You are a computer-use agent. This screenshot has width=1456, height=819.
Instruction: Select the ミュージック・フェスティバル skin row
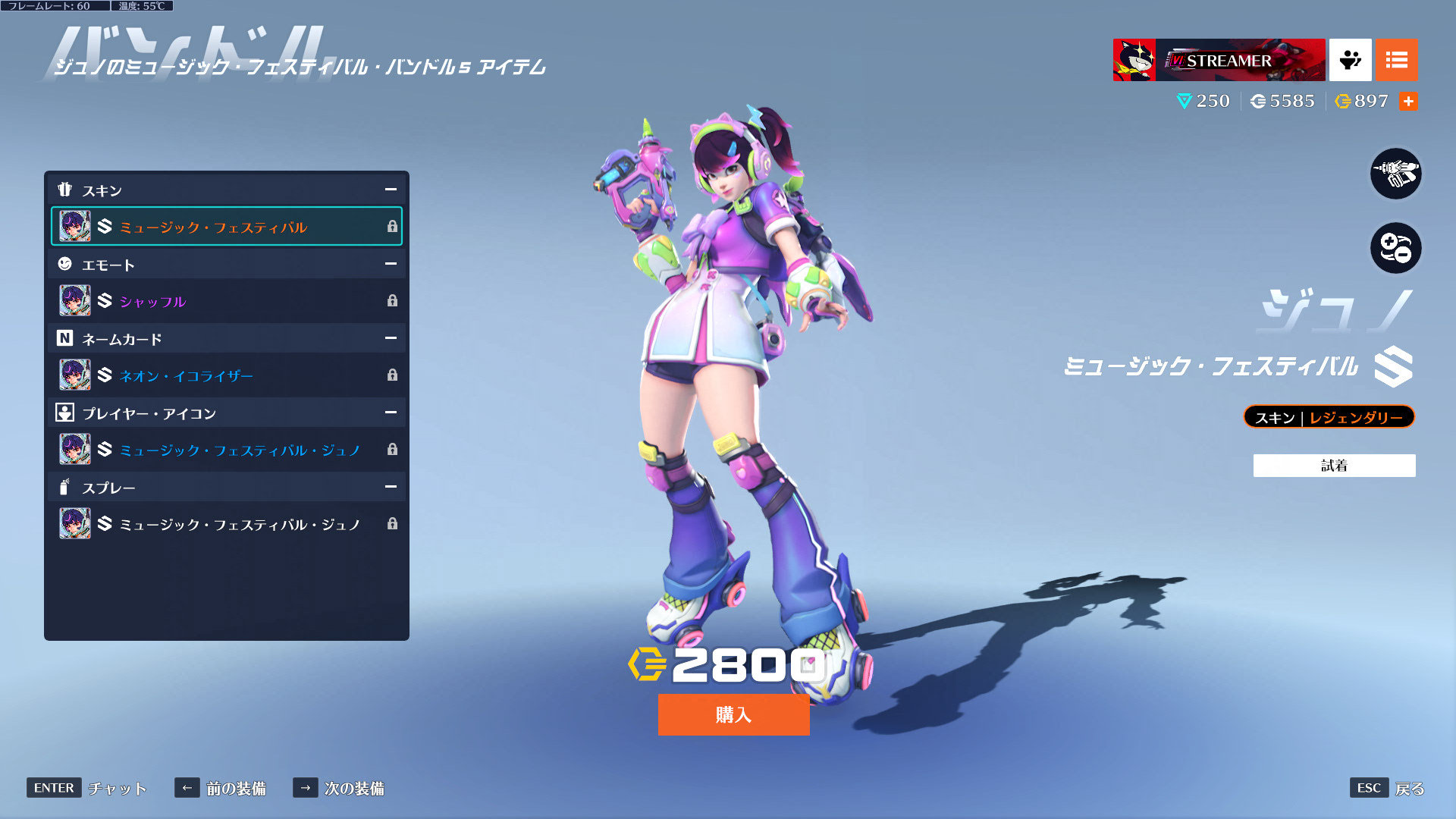point(226,227)
